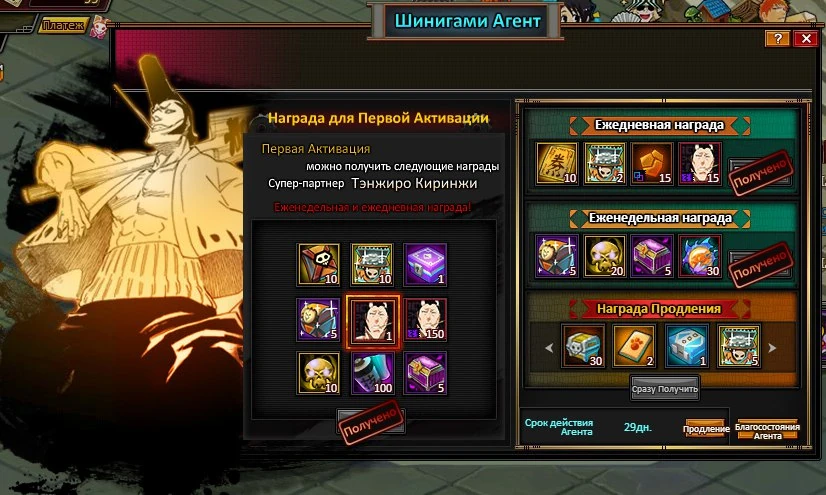Select the highlighted Тэнжиро Киринжи partner reward
This screenshot has width=826, height=495.
(x=372, y=319)
